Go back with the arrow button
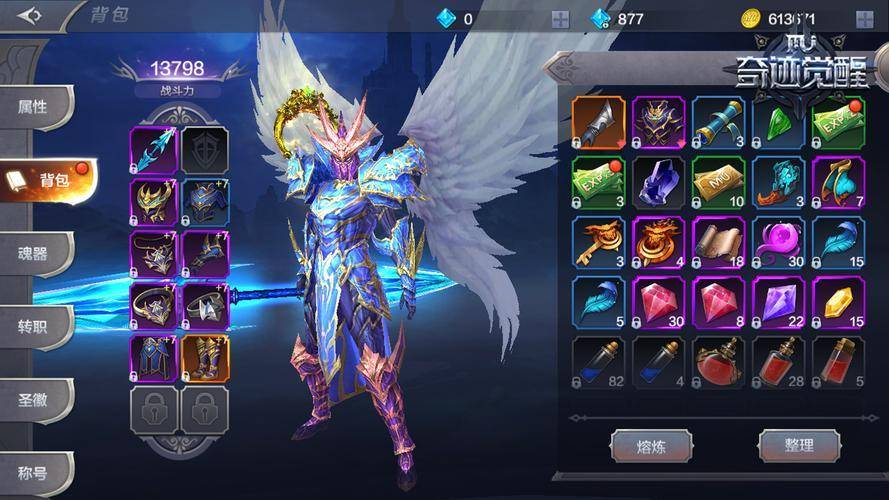889x500 pixels. (31, 16)
